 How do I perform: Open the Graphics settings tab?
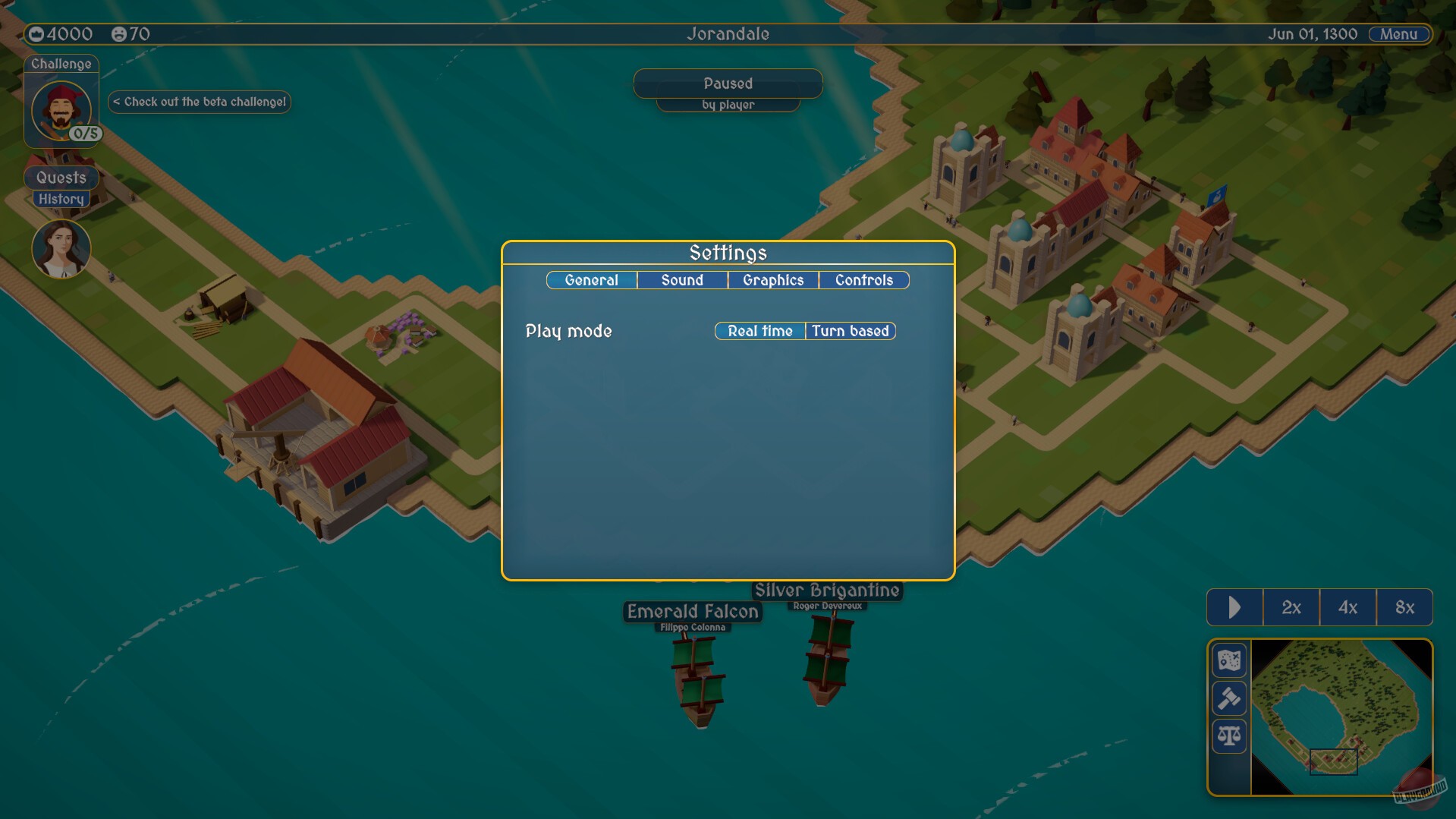point(772,280)
